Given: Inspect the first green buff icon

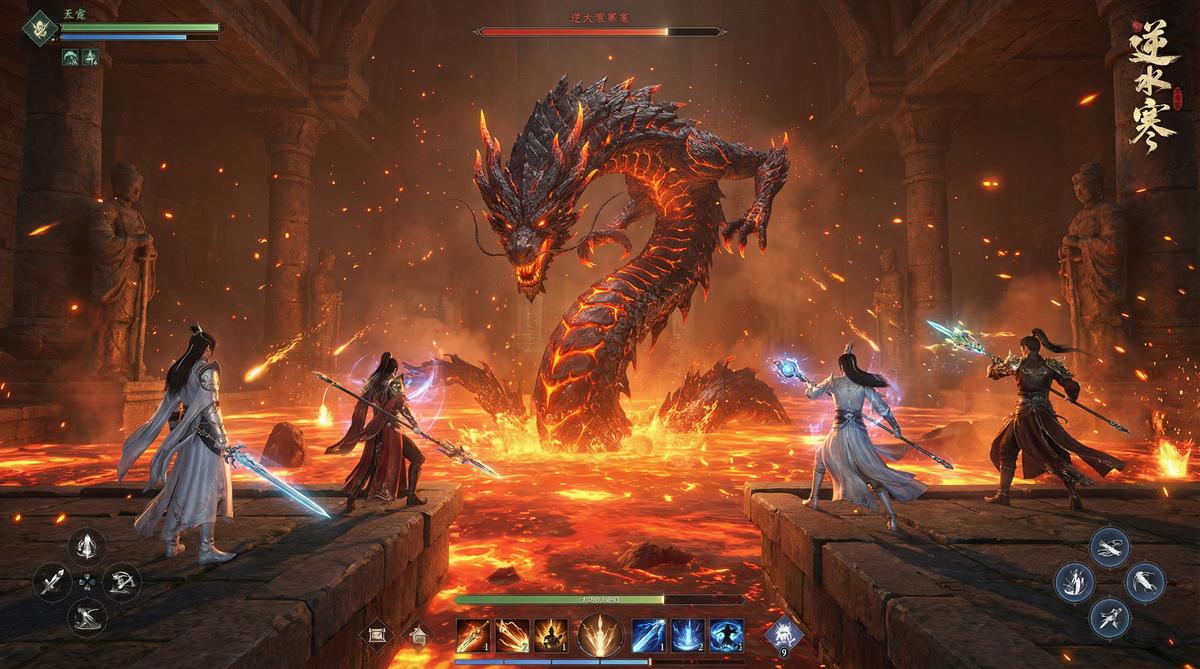Looking at the screenshot, I should point(70,57).
